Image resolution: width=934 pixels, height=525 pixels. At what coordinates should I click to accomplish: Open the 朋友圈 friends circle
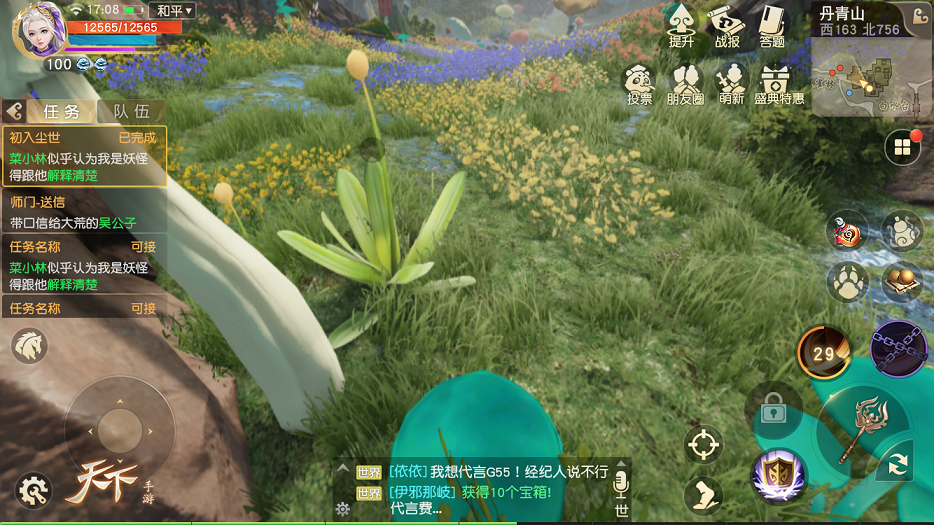(685, 84)
